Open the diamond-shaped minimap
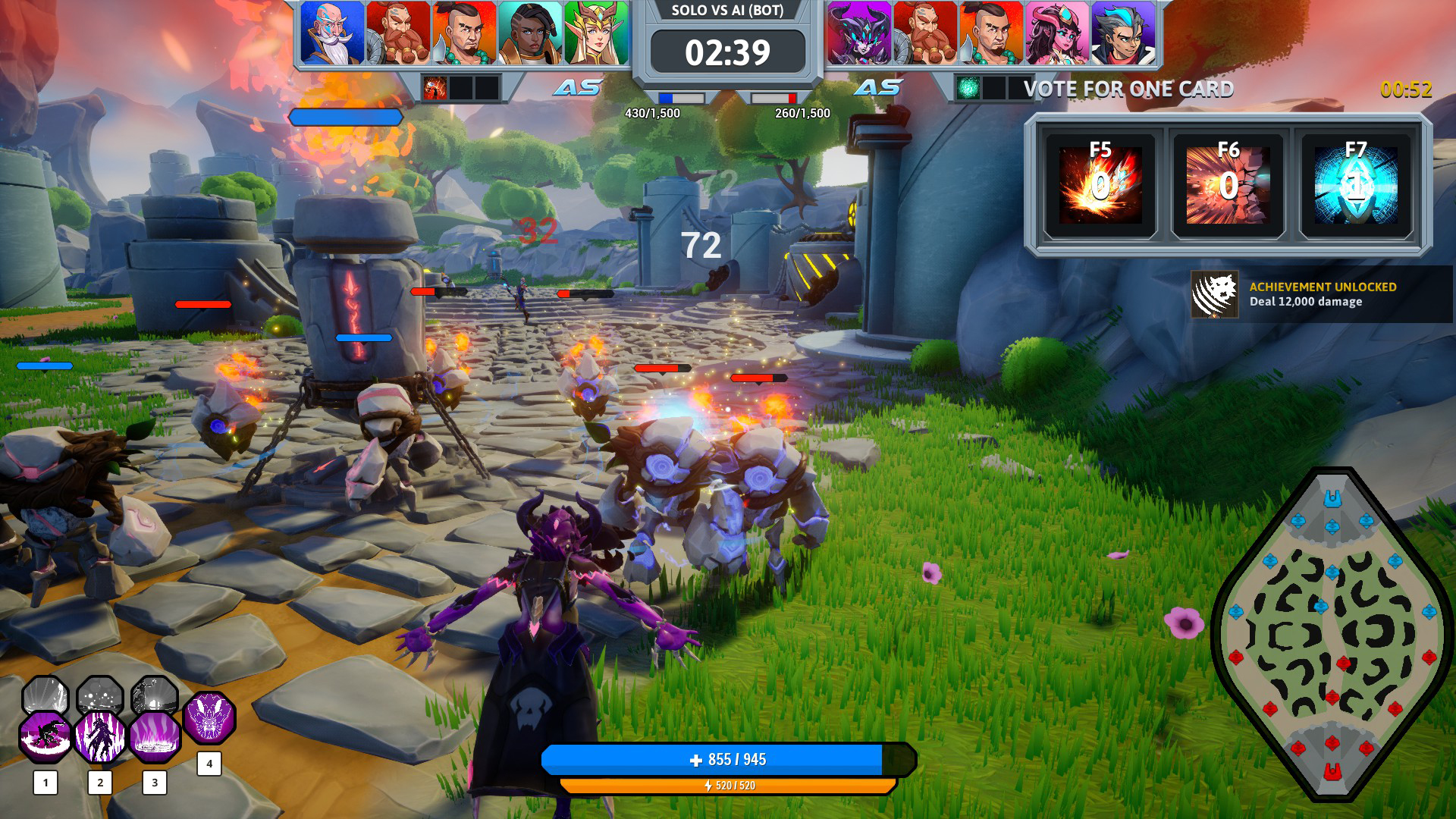 [x=1332, y=633]
